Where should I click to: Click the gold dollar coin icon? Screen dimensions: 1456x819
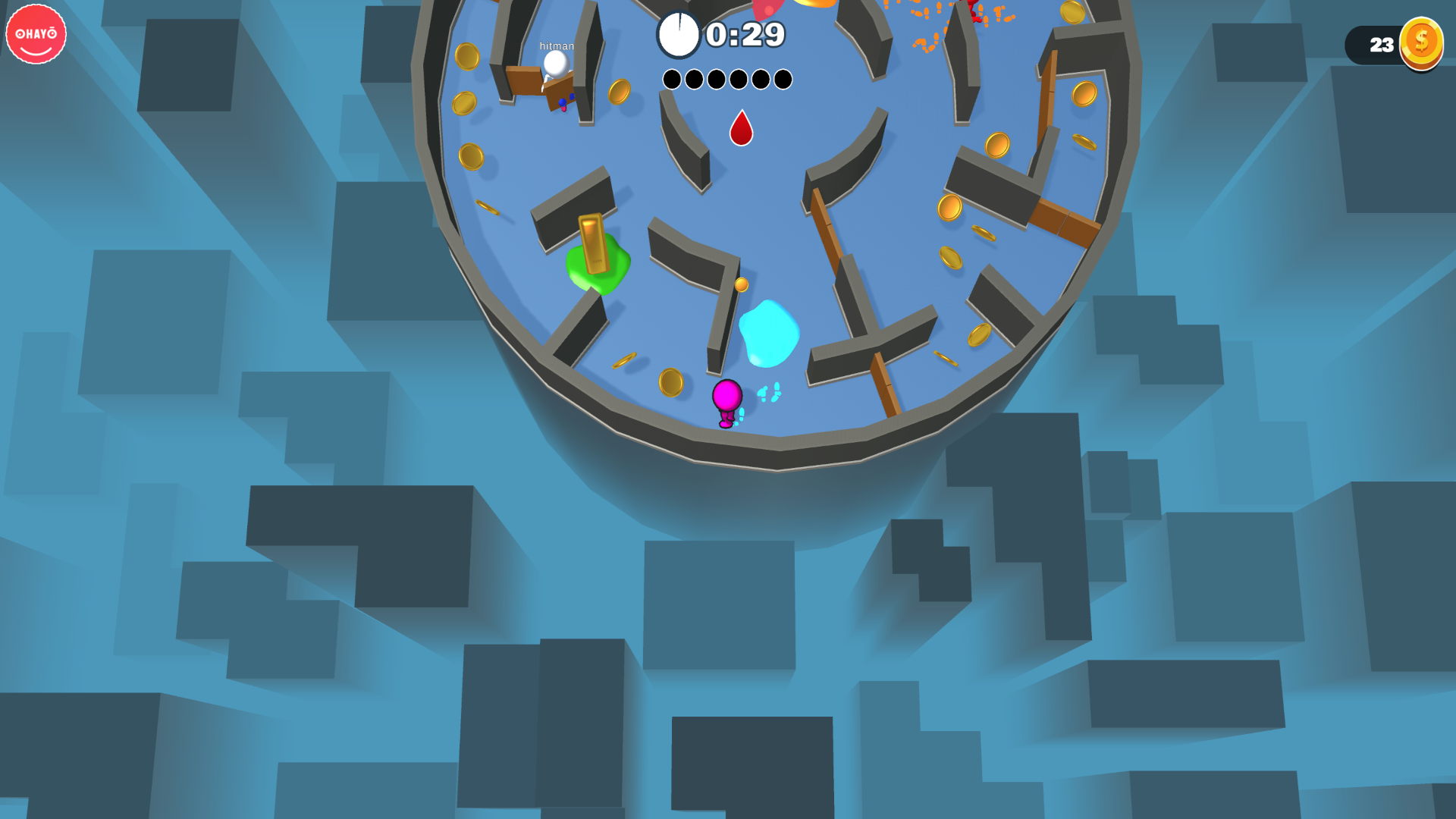[x=1422, y=44]
